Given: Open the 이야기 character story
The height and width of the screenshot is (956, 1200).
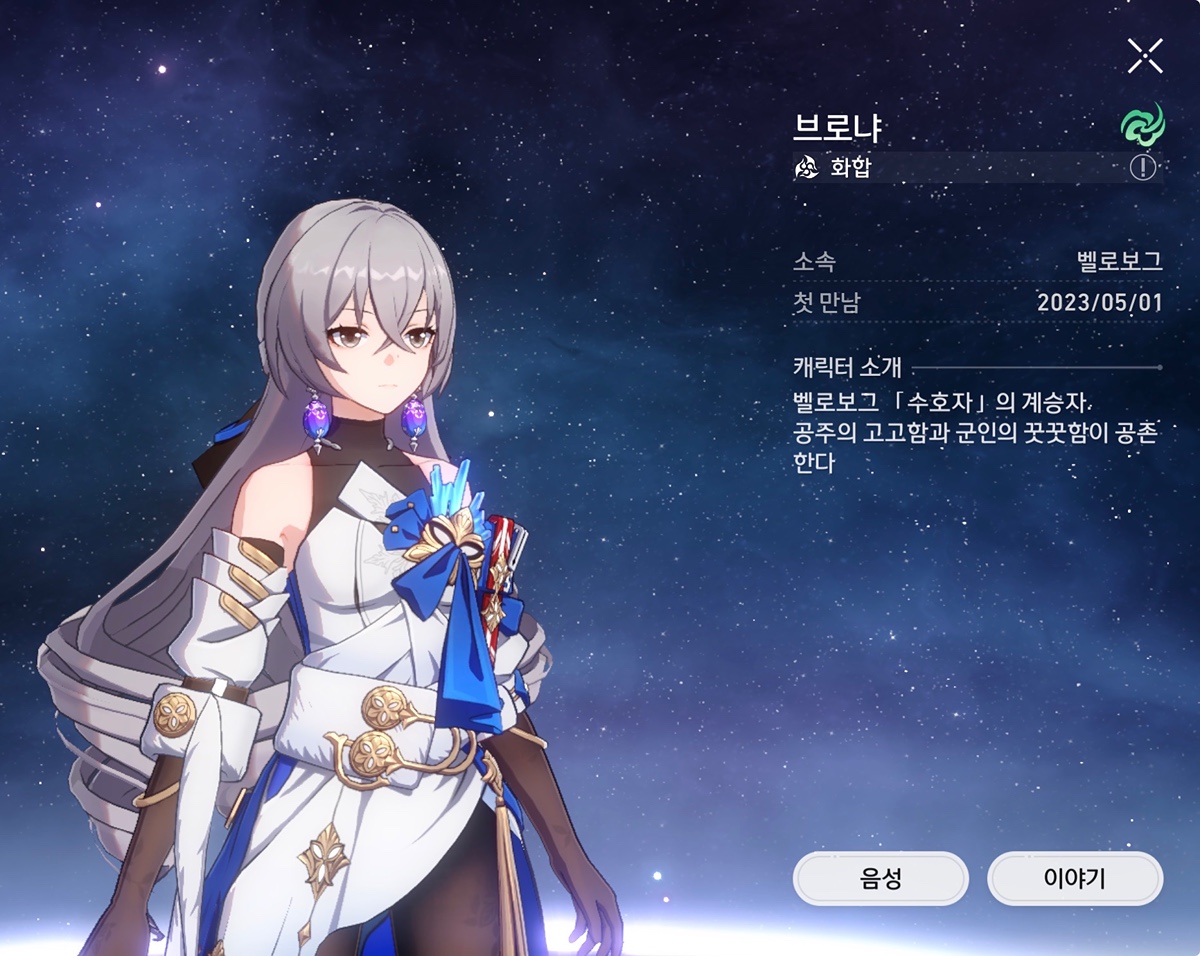Looking at the screenshot, I should tap(1075, 879).
